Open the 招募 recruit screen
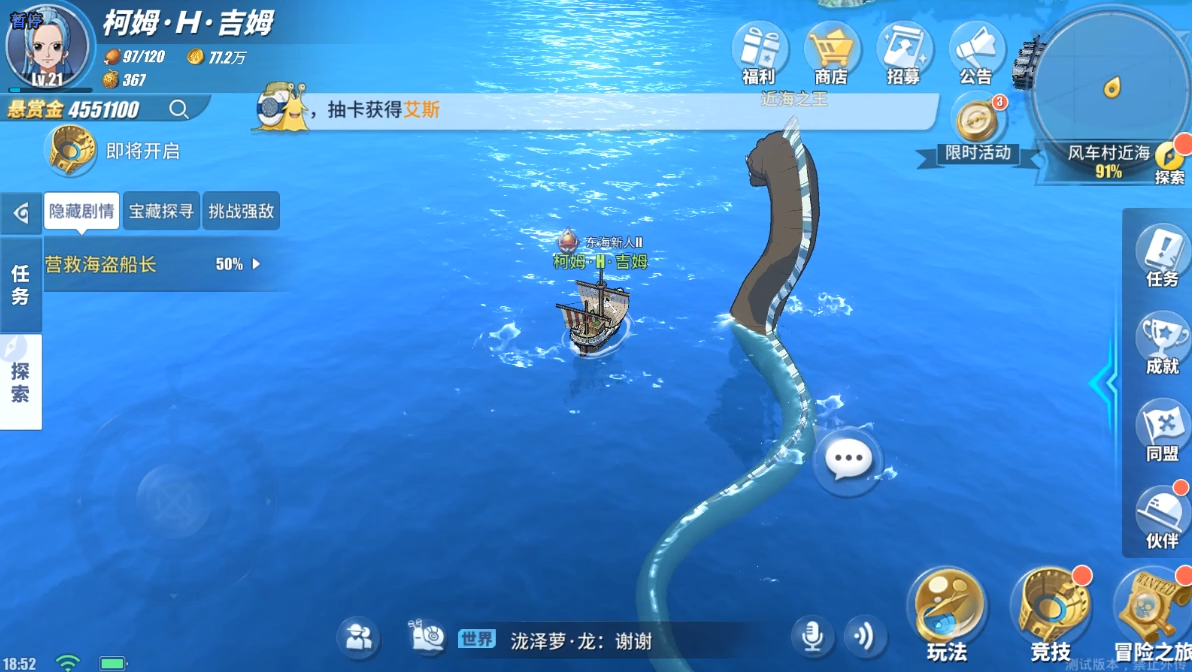The height and width of the screenshot is (672, 1192). (x=904, y=50)
